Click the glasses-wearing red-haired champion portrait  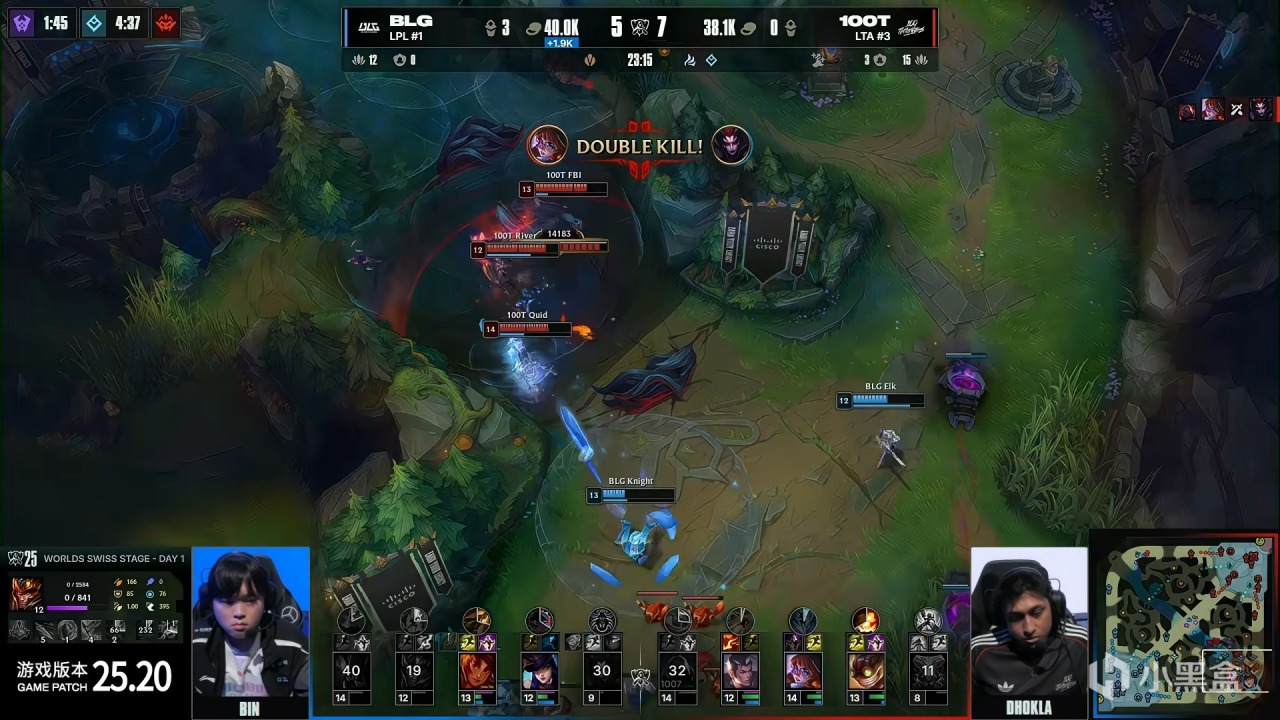[803, 672]
